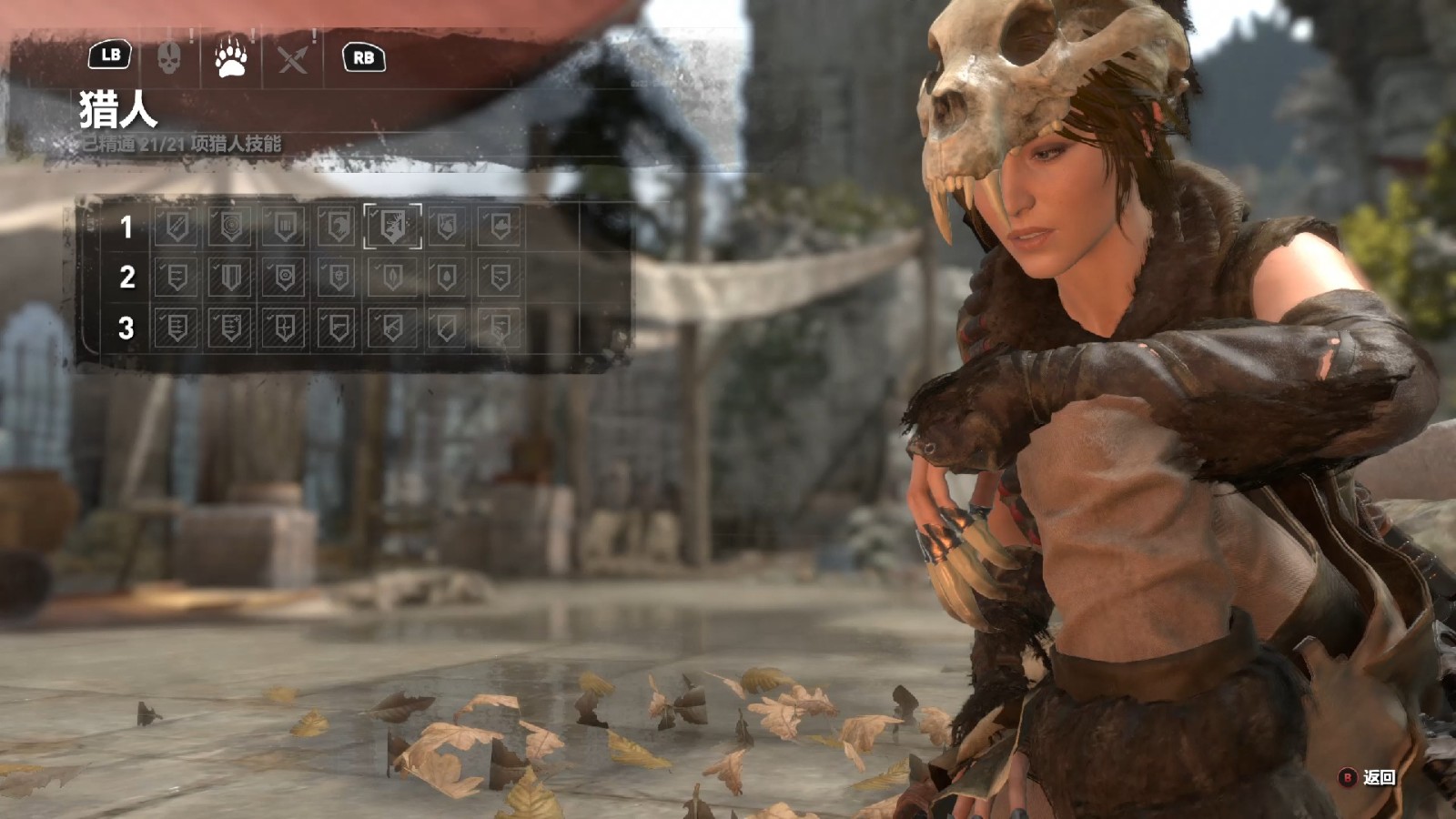Choose the eagle head skill
This screenshot has height=819, width=1456.
click(x=337, y=226)
